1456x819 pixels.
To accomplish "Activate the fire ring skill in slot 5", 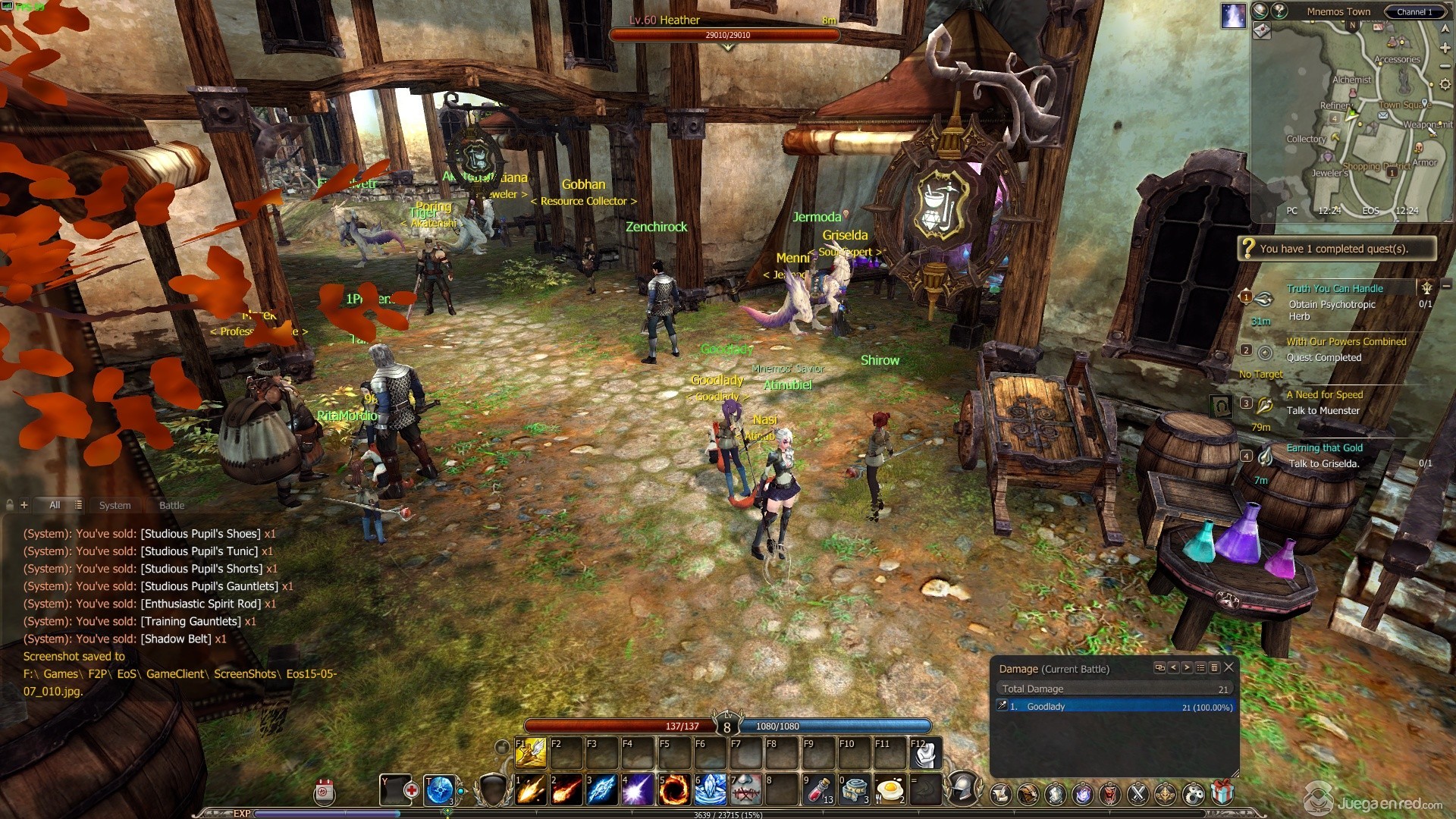I will (x=673, y=790).
